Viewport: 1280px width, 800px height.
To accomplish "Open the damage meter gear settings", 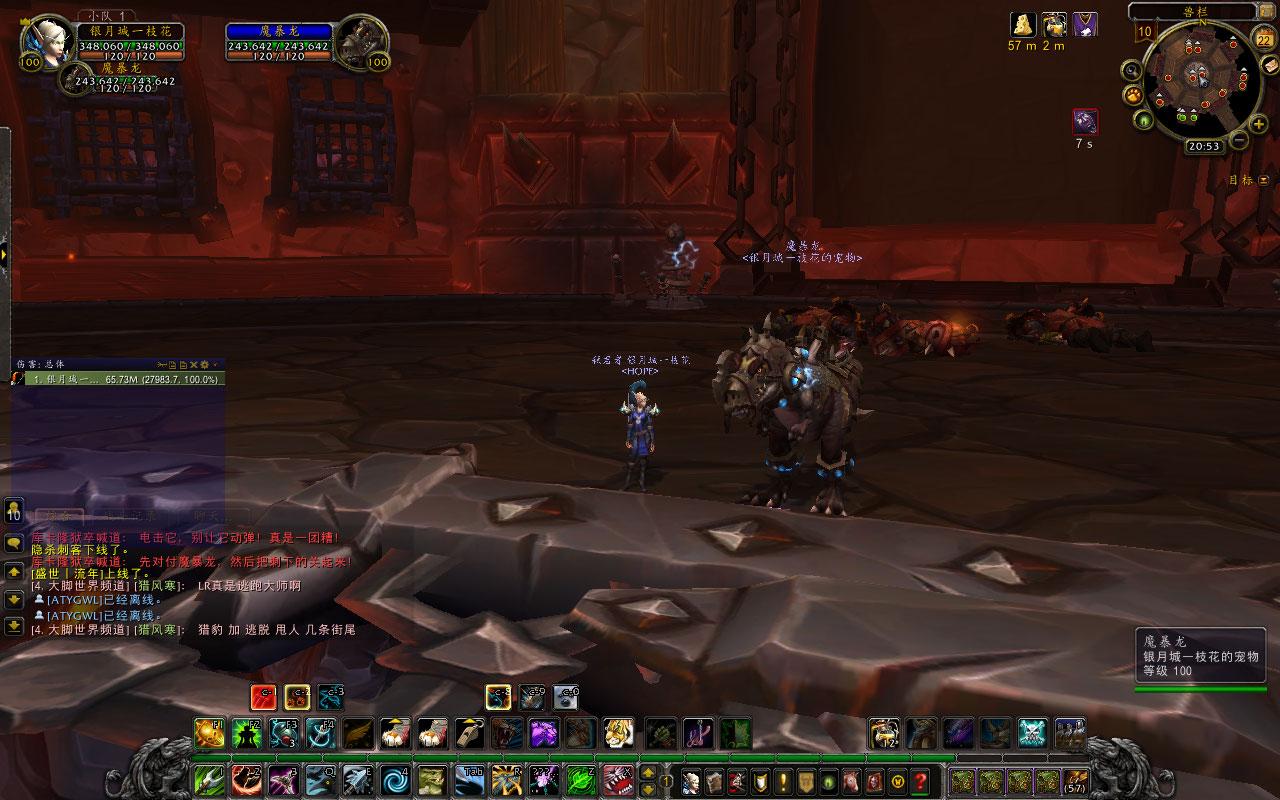I will 205,364.
